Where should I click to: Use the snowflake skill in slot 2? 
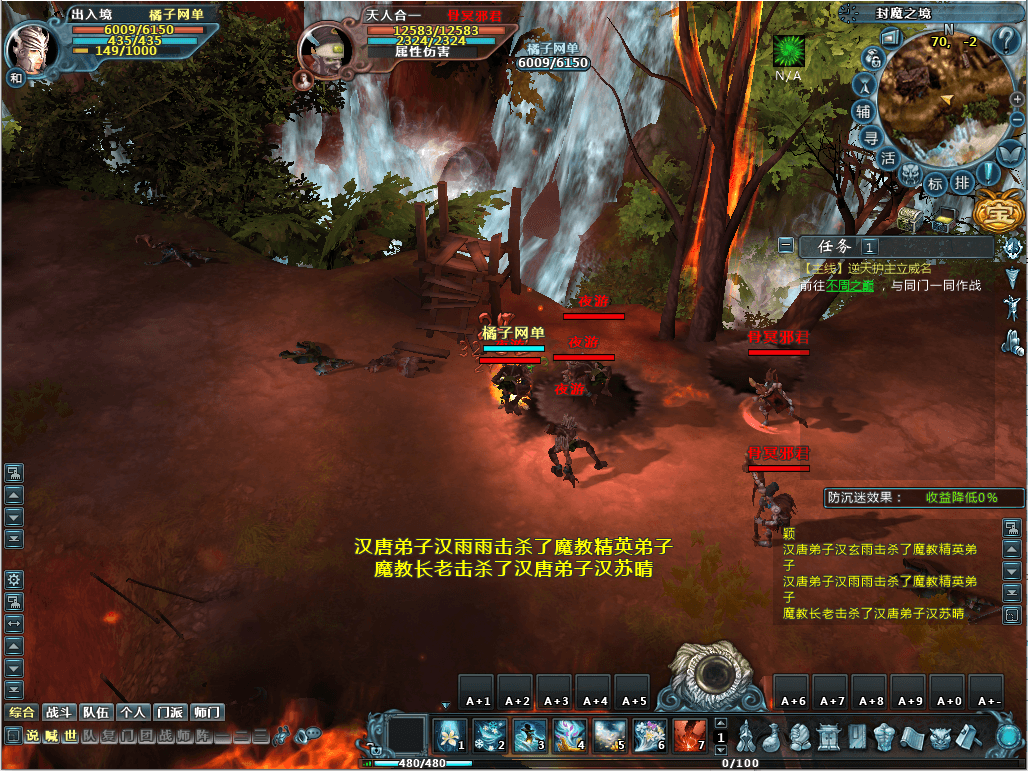tap(489, 736)
